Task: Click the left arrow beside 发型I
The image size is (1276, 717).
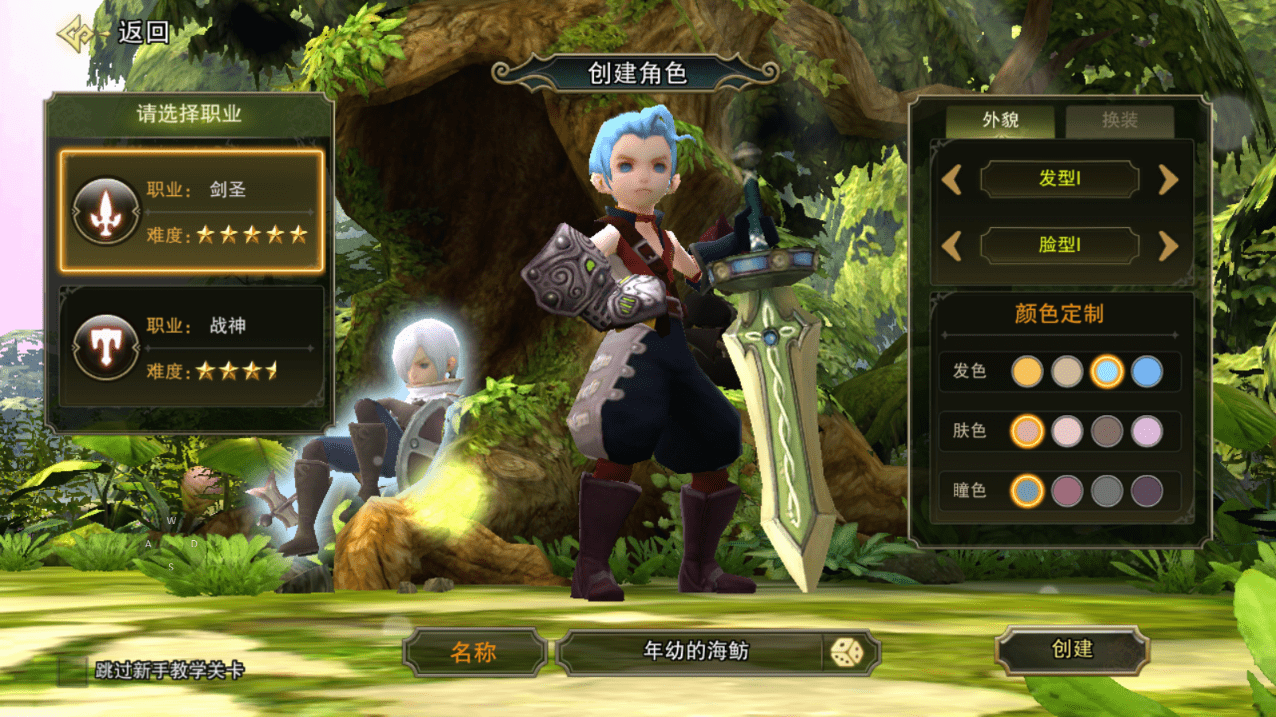Action: (x=952, y=180)
